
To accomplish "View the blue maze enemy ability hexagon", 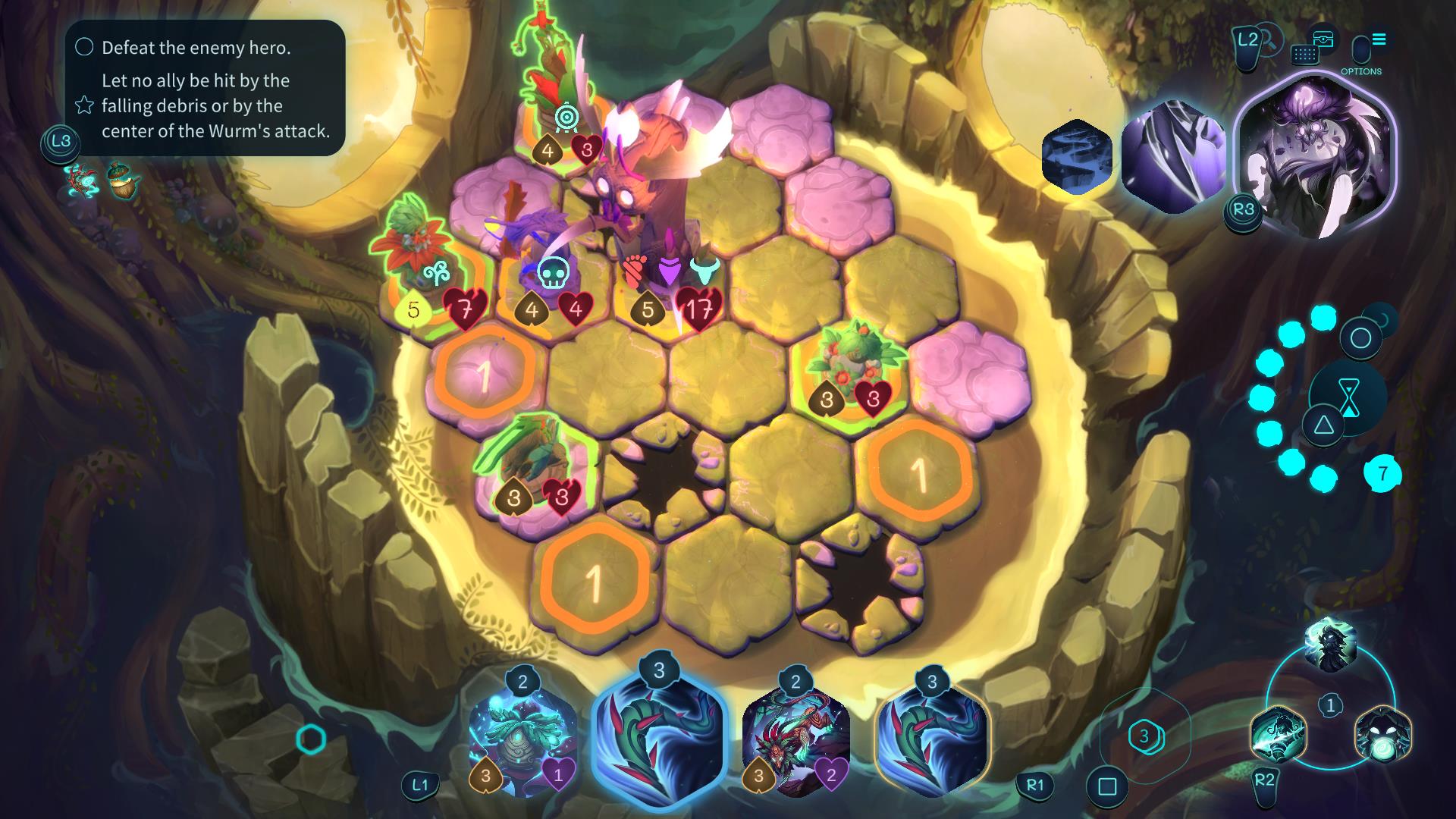I will (x=1077, y=158).
